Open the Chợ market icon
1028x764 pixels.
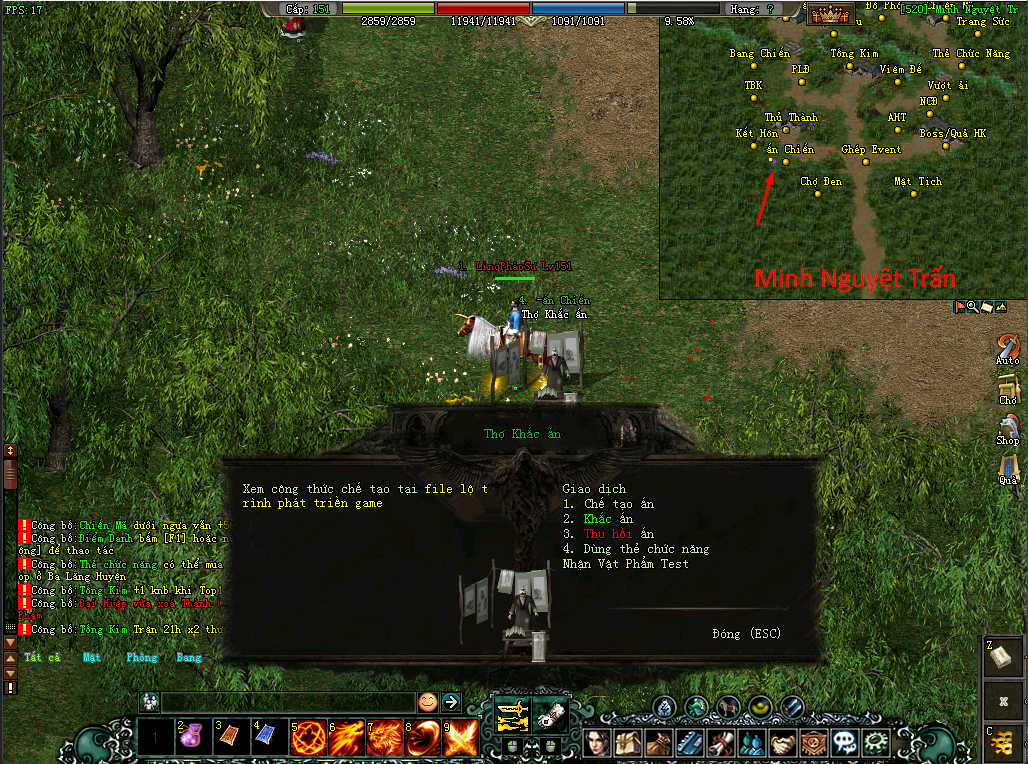click(x=1007, y=387)
